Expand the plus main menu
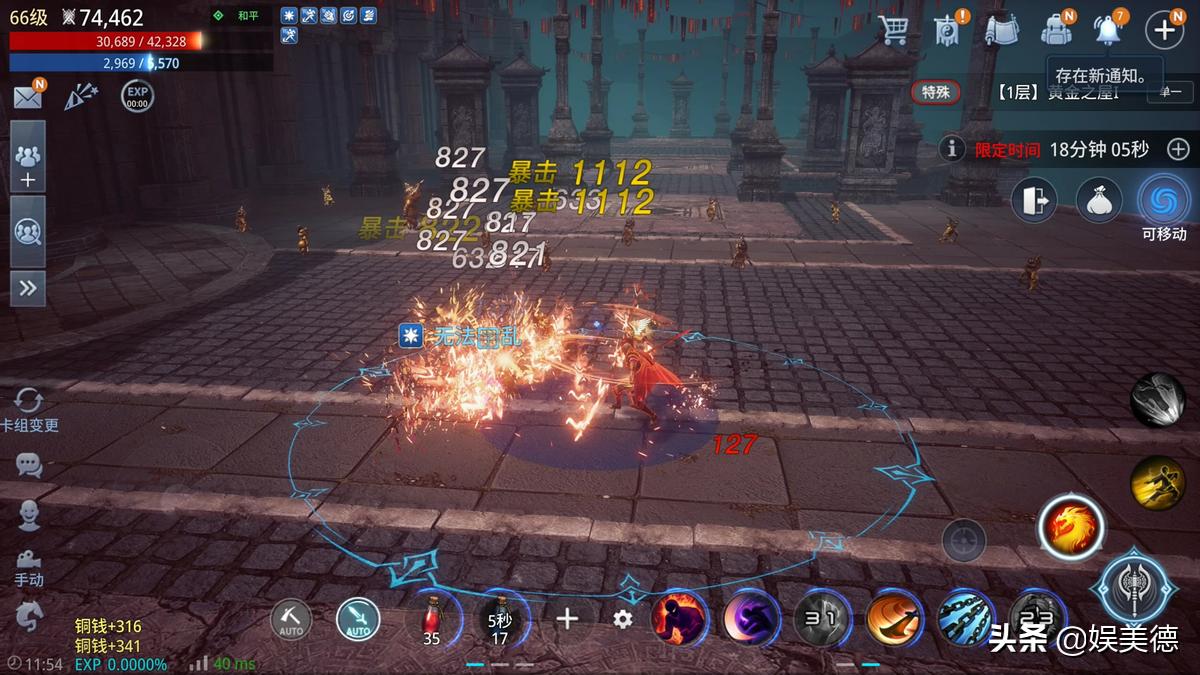1200x675 pixels. [x=1164, y=30]
